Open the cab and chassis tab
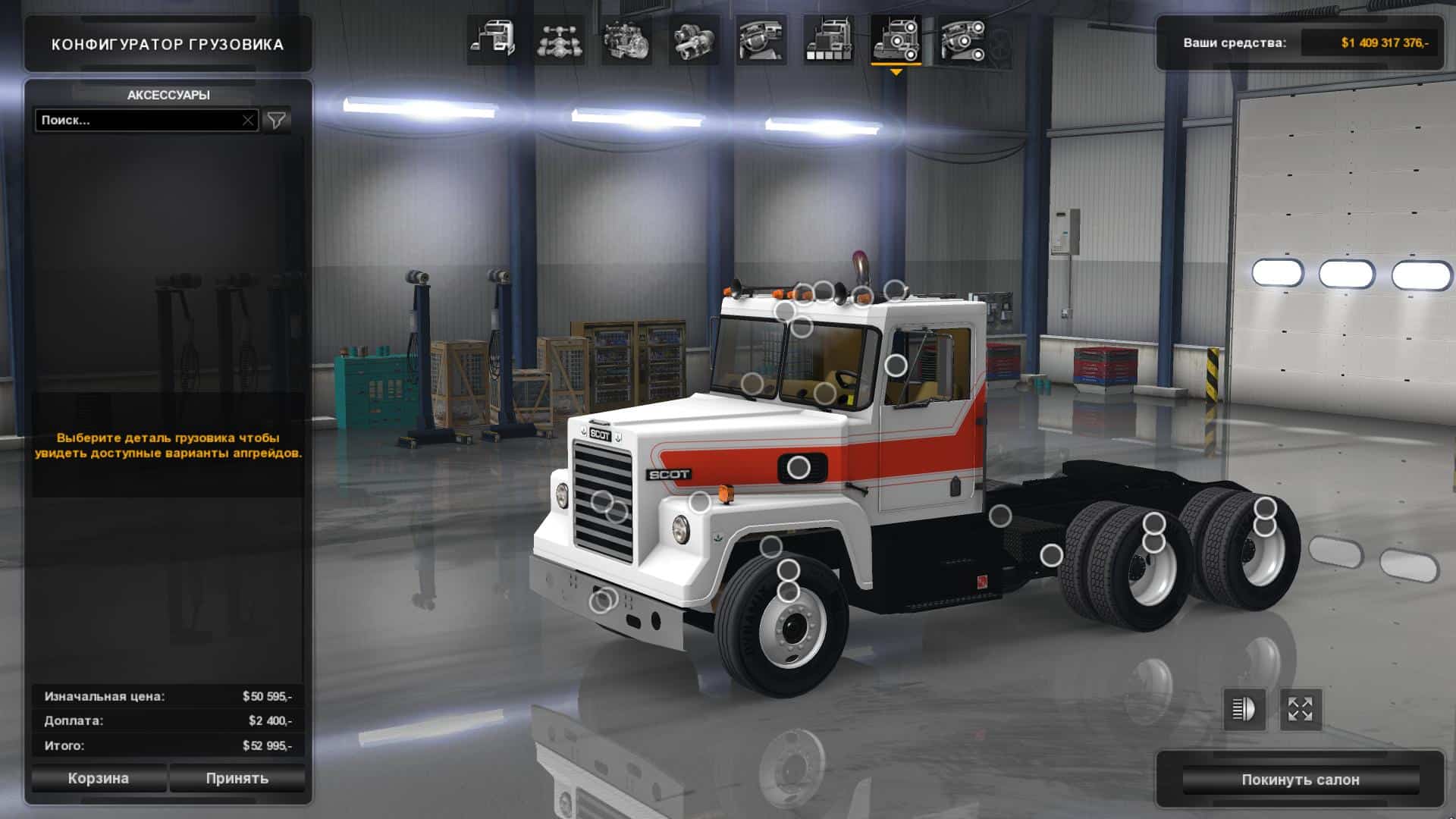 coord(492,40)
